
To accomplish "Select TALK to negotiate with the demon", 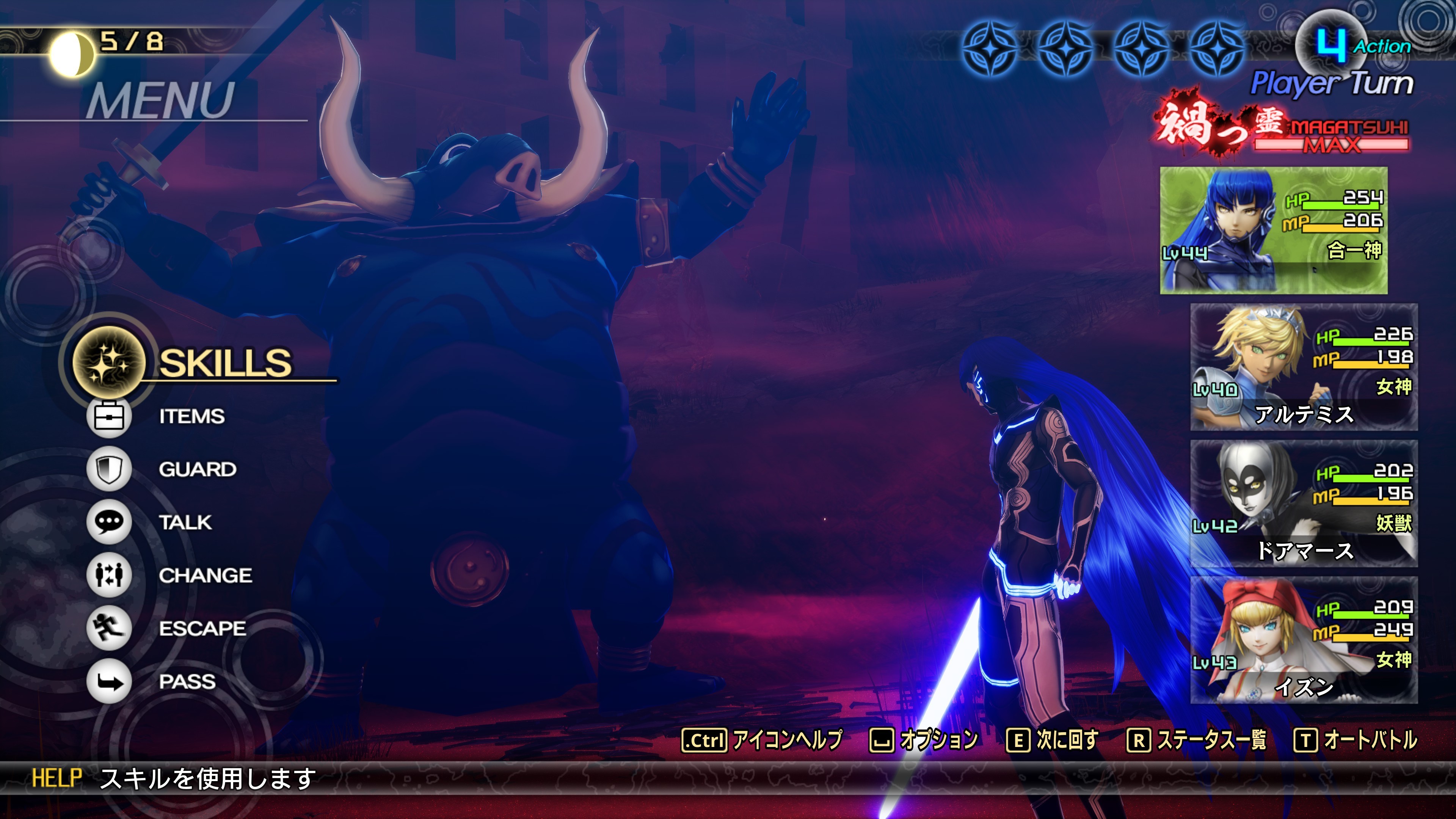I will pos(185,522).
